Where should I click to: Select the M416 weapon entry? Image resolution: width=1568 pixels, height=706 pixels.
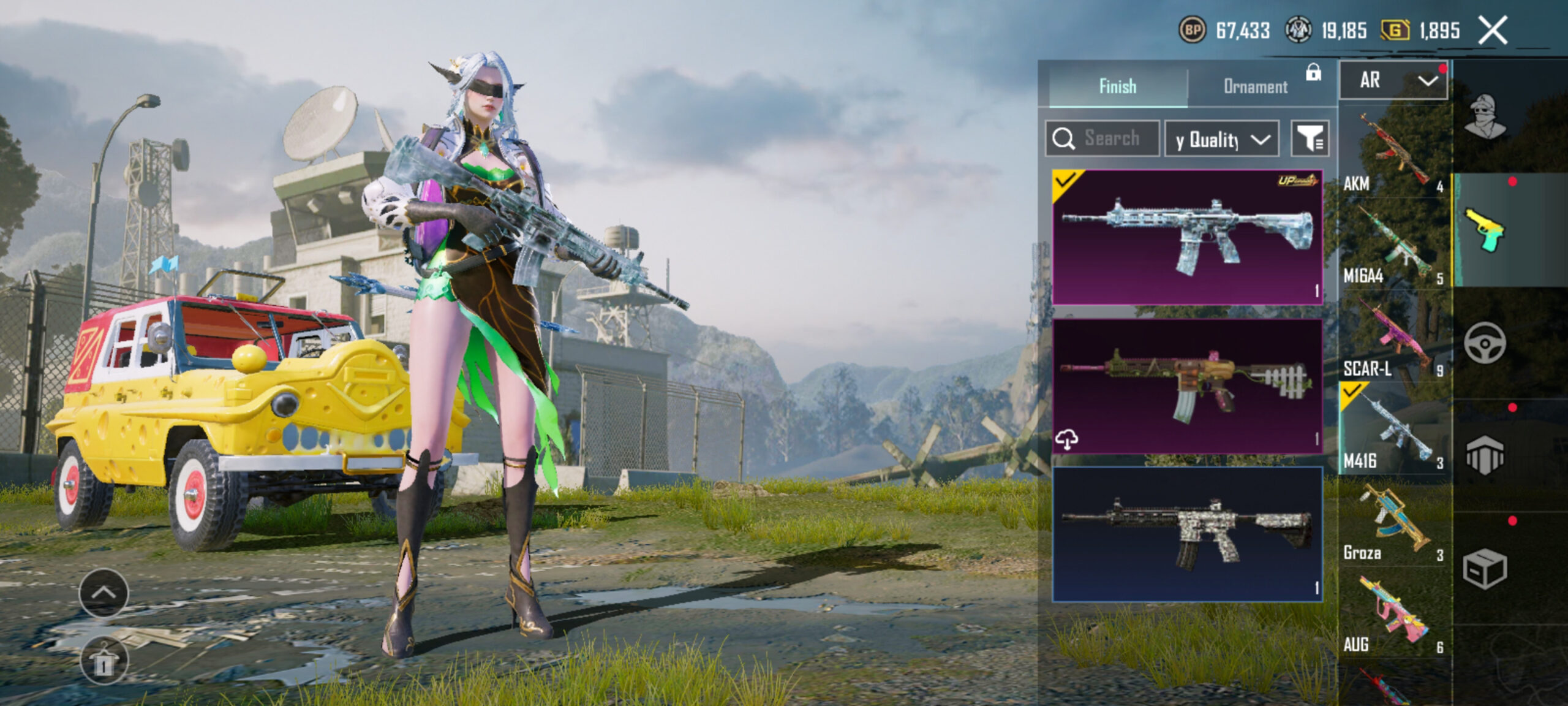click(x=1393, y=429)
